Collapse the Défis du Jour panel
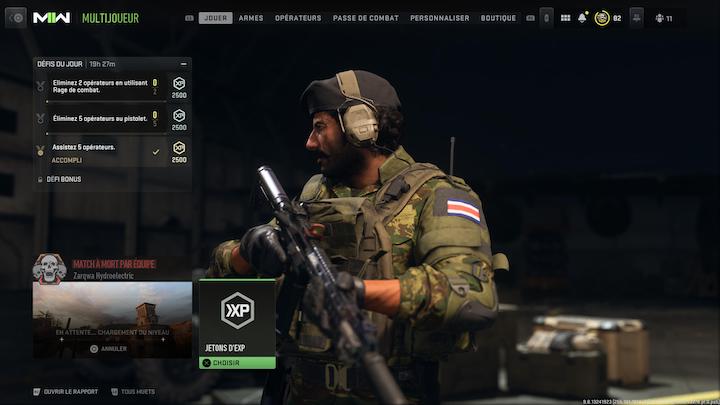The image size is (720, 405). (183, 63)
